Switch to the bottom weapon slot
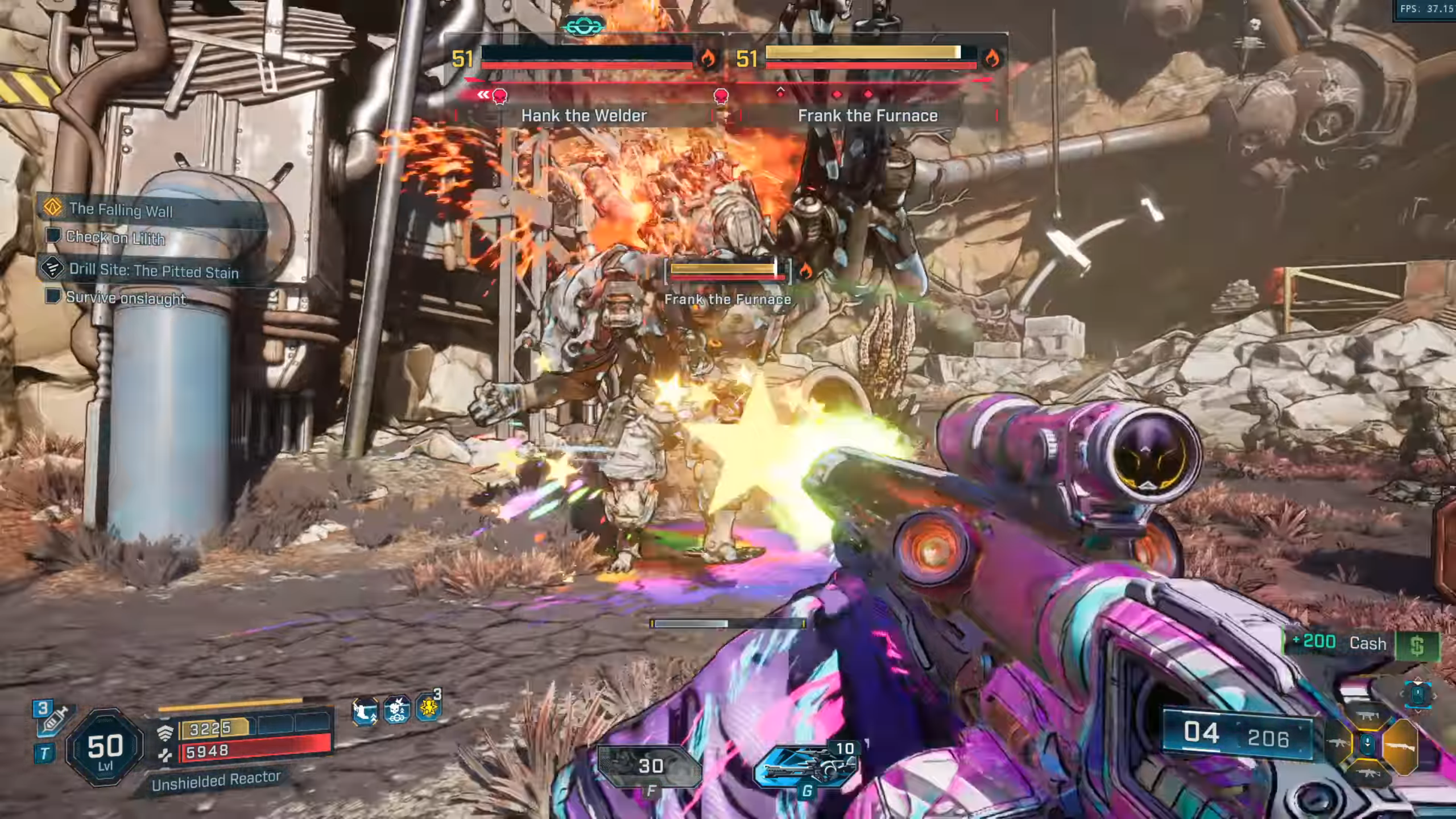Viewport: 1456px width, 819px height. pyautogui.click(x=1367, y=772)
